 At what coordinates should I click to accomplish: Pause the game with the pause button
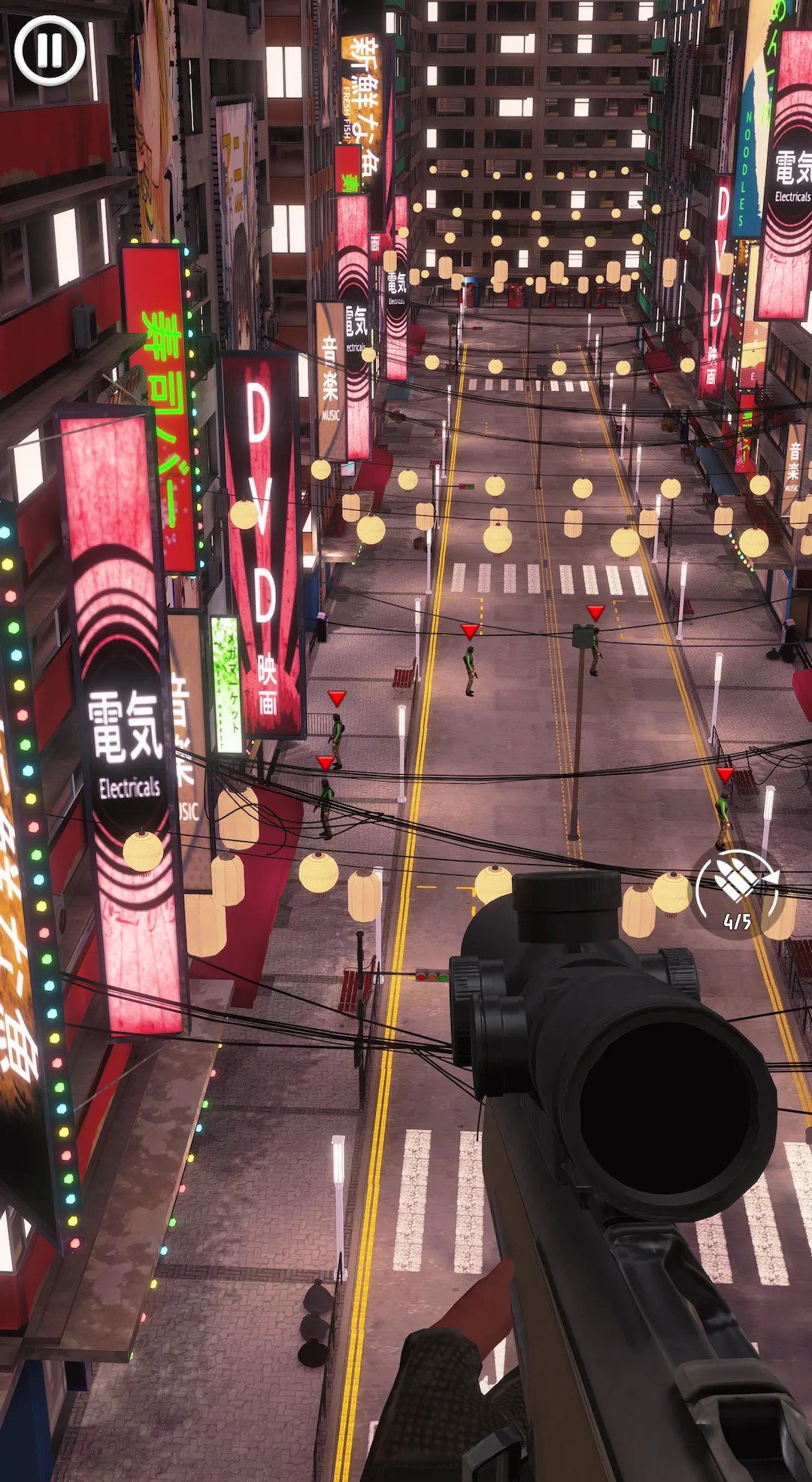tap(50, 50)
